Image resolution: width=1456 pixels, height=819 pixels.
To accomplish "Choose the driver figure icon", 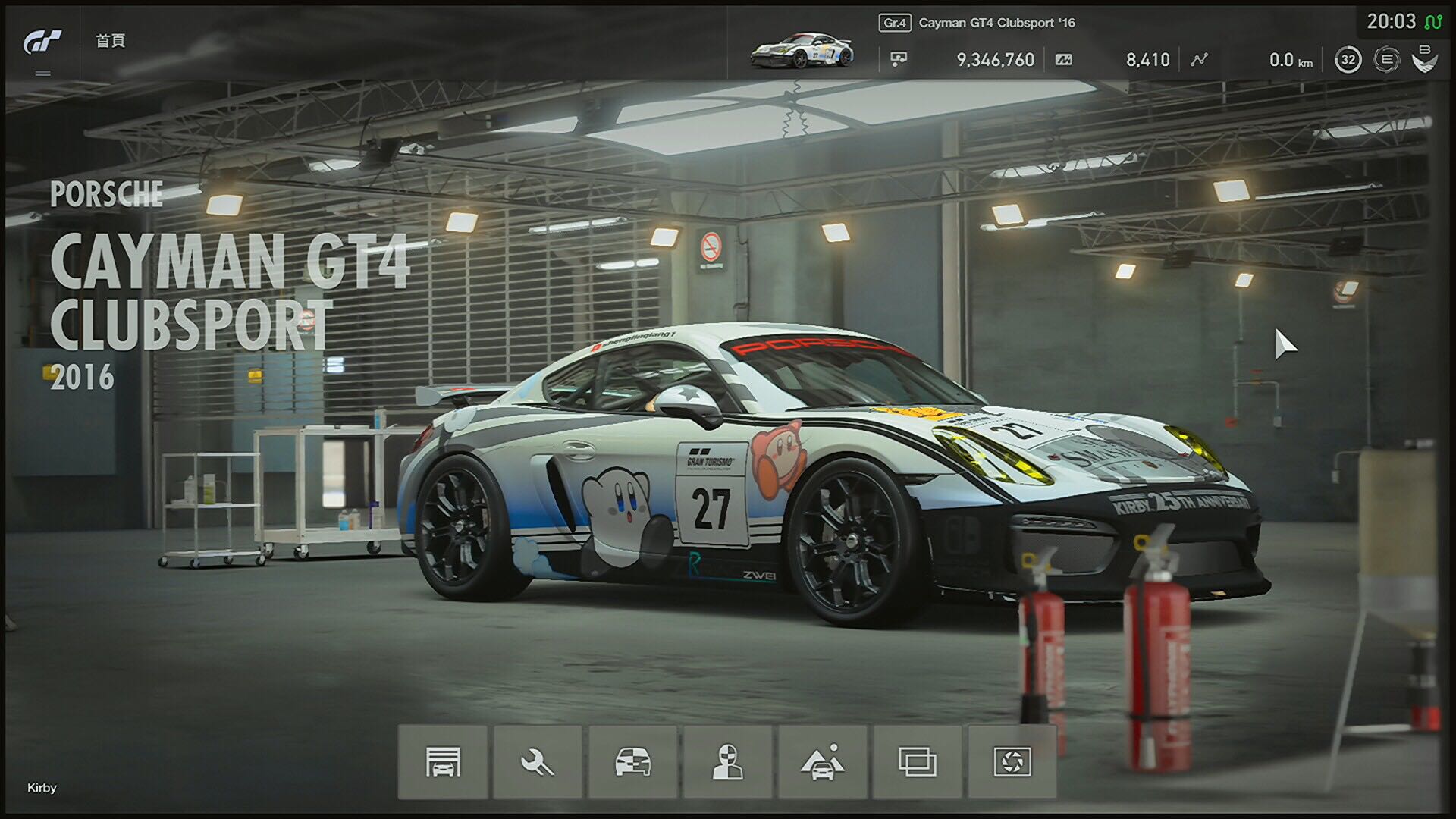I will [727, 761].
